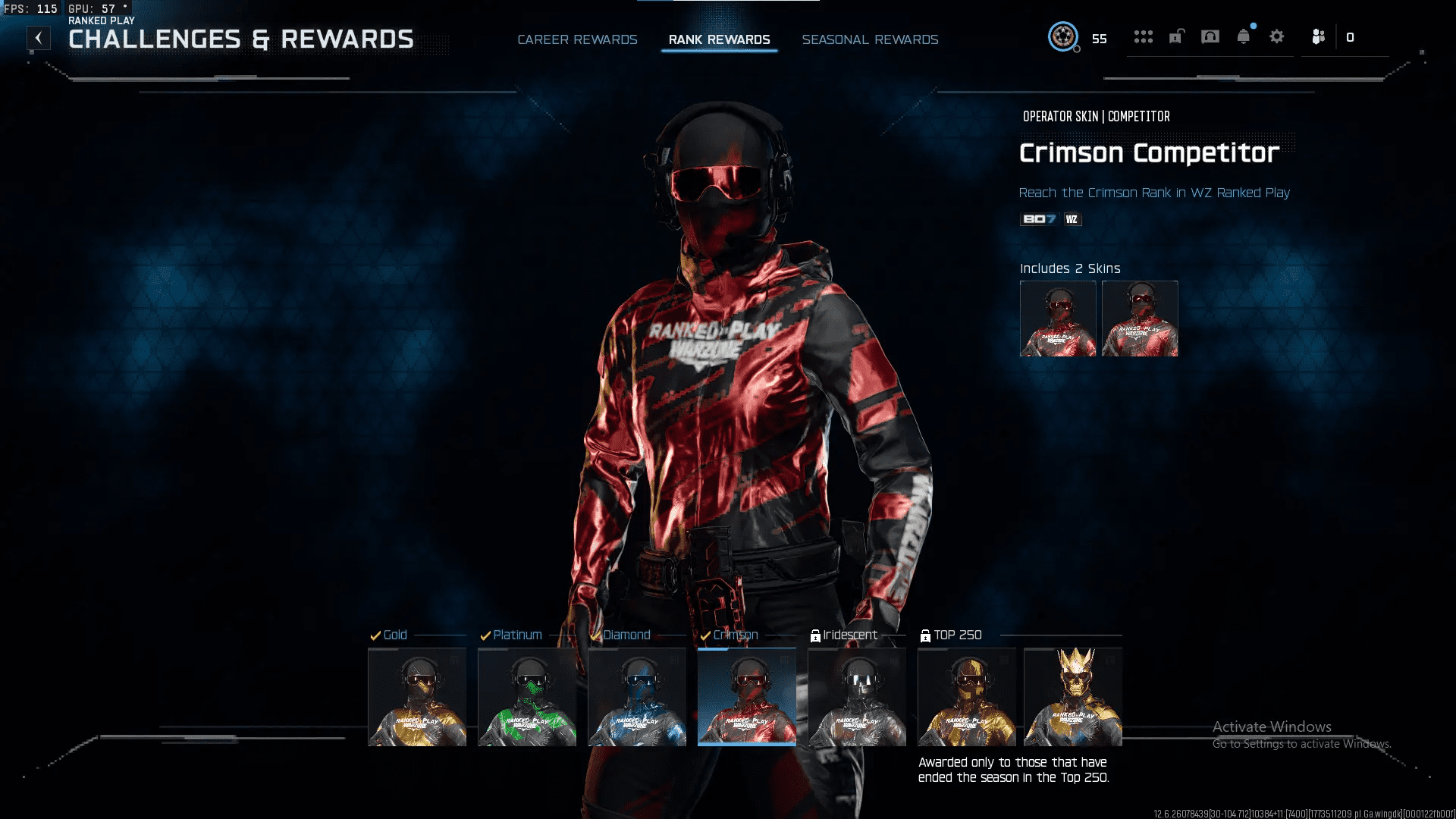Open notifications via the bell icon

point(1242,36)
